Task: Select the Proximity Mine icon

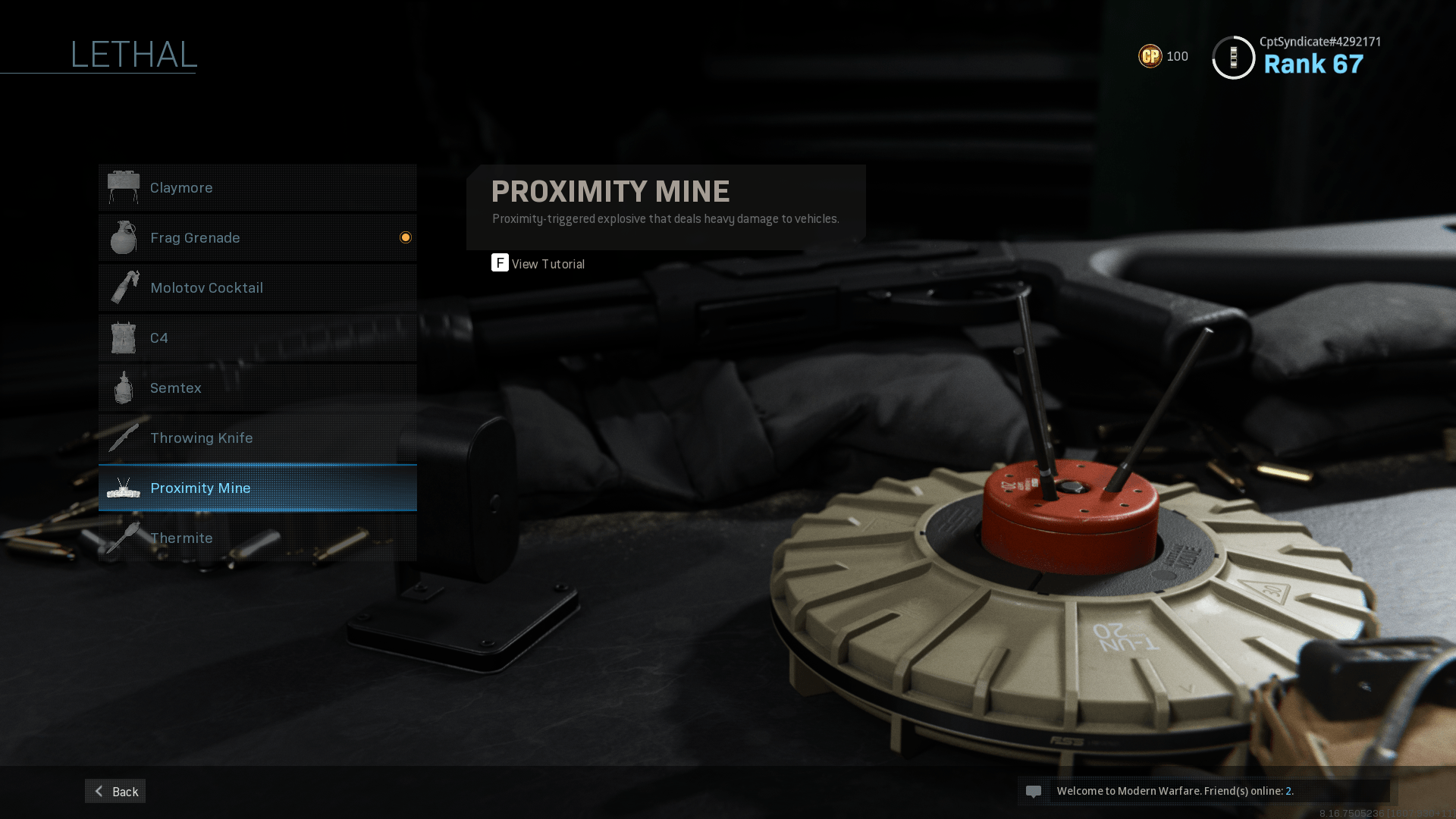Action: tap(124, 488)
